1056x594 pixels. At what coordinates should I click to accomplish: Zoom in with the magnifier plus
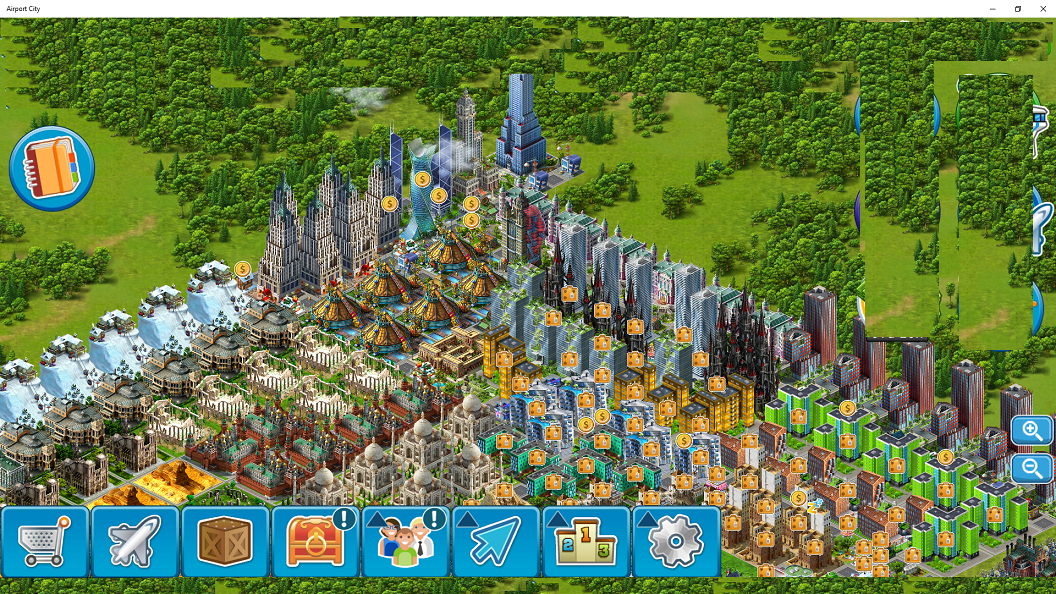tap(1031, 431)
